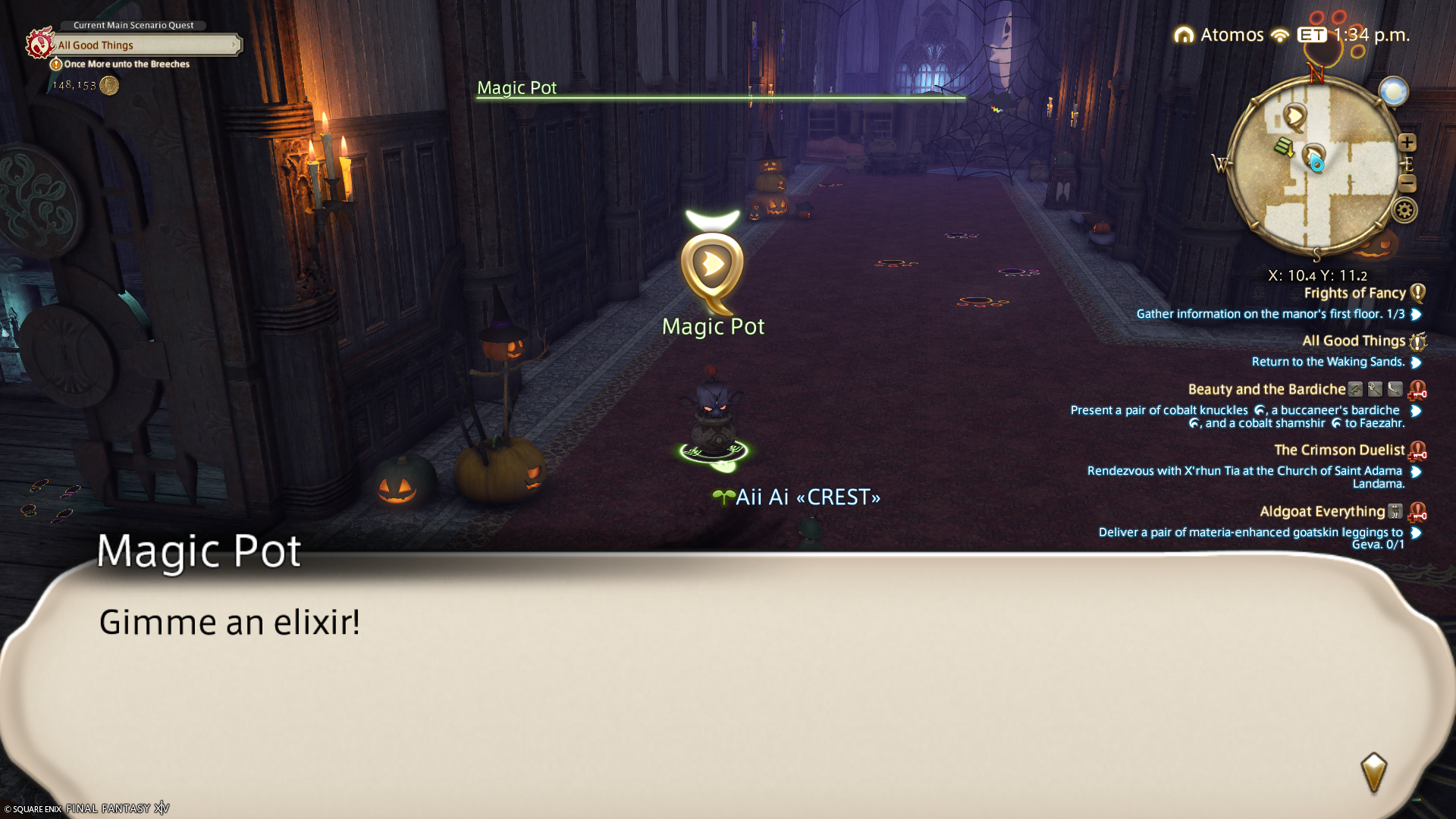Image resolution: width=1456 pixels, height=819 pixels.
Task: Select Frights of Fancy quest tracker entry
Action: pyautogui.click(x=1354, y=293)
